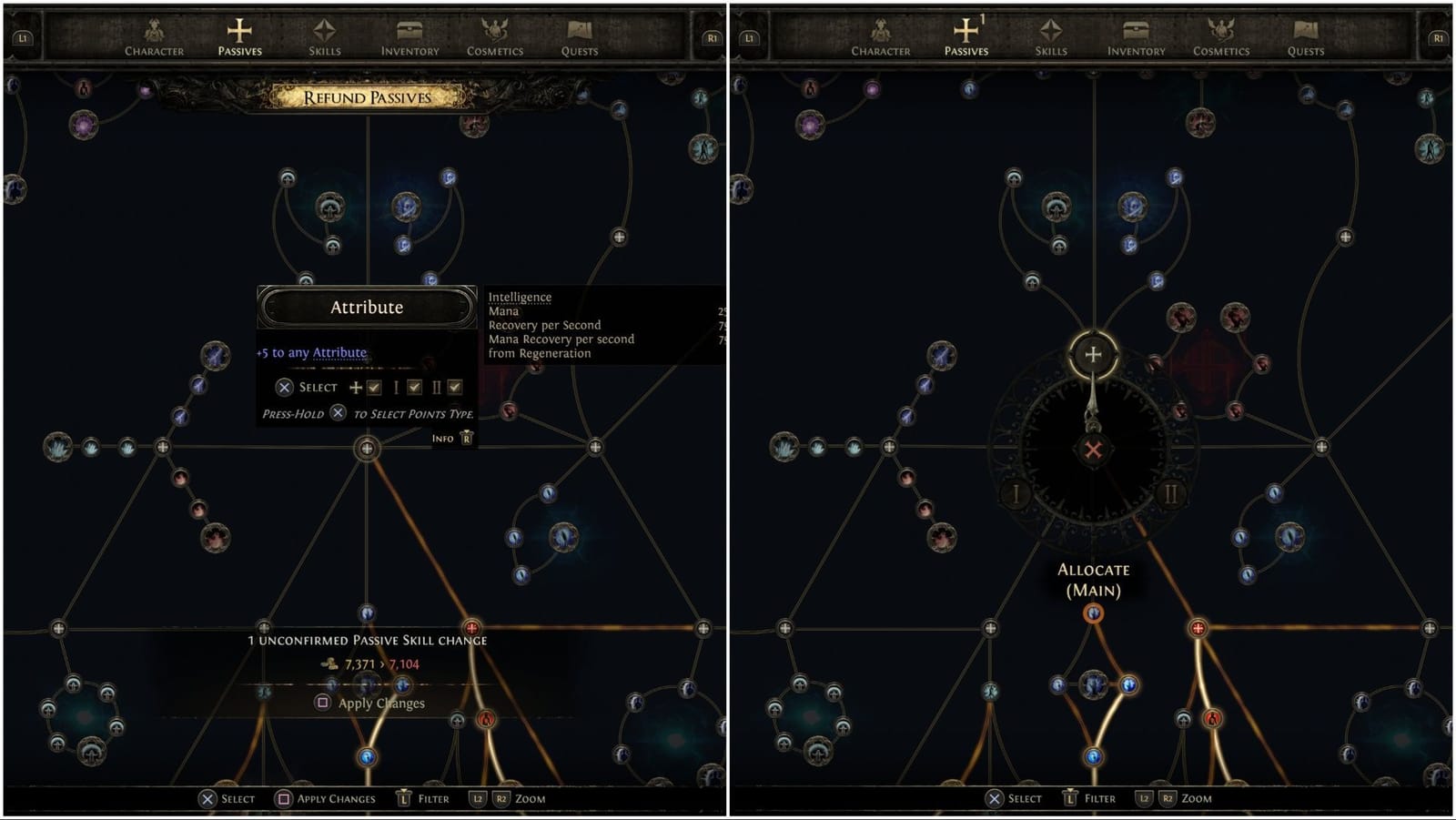This screenshot has height=820, width=1456.
Task: Uncheck the "+" points type checkbox
Action: pos(374,388)
